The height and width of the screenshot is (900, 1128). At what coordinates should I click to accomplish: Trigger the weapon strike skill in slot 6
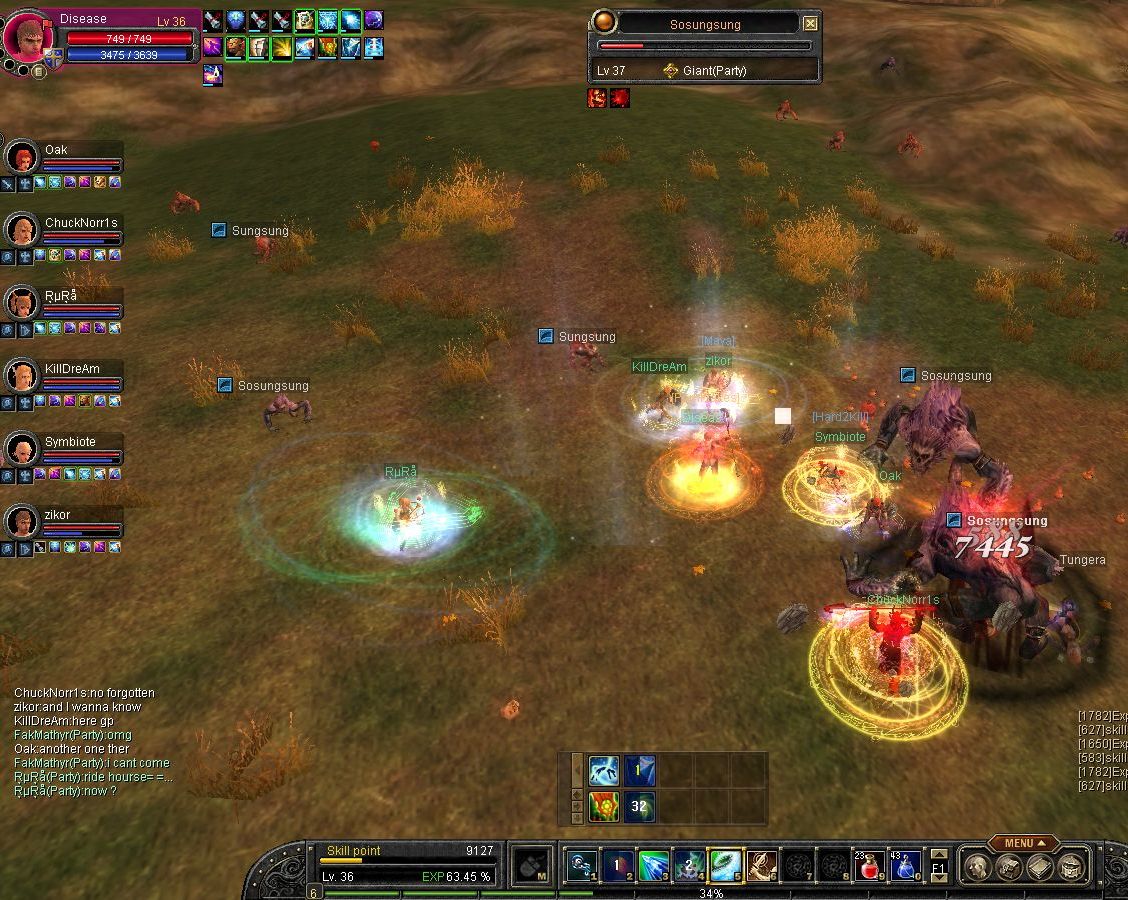762,866
